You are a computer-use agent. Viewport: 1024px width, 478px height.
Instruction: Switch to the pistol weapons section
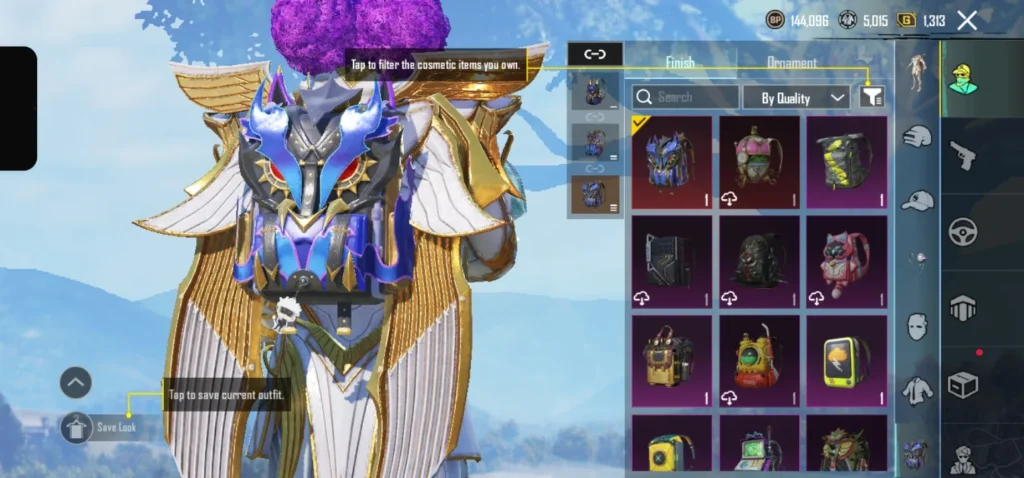(963, 155)
